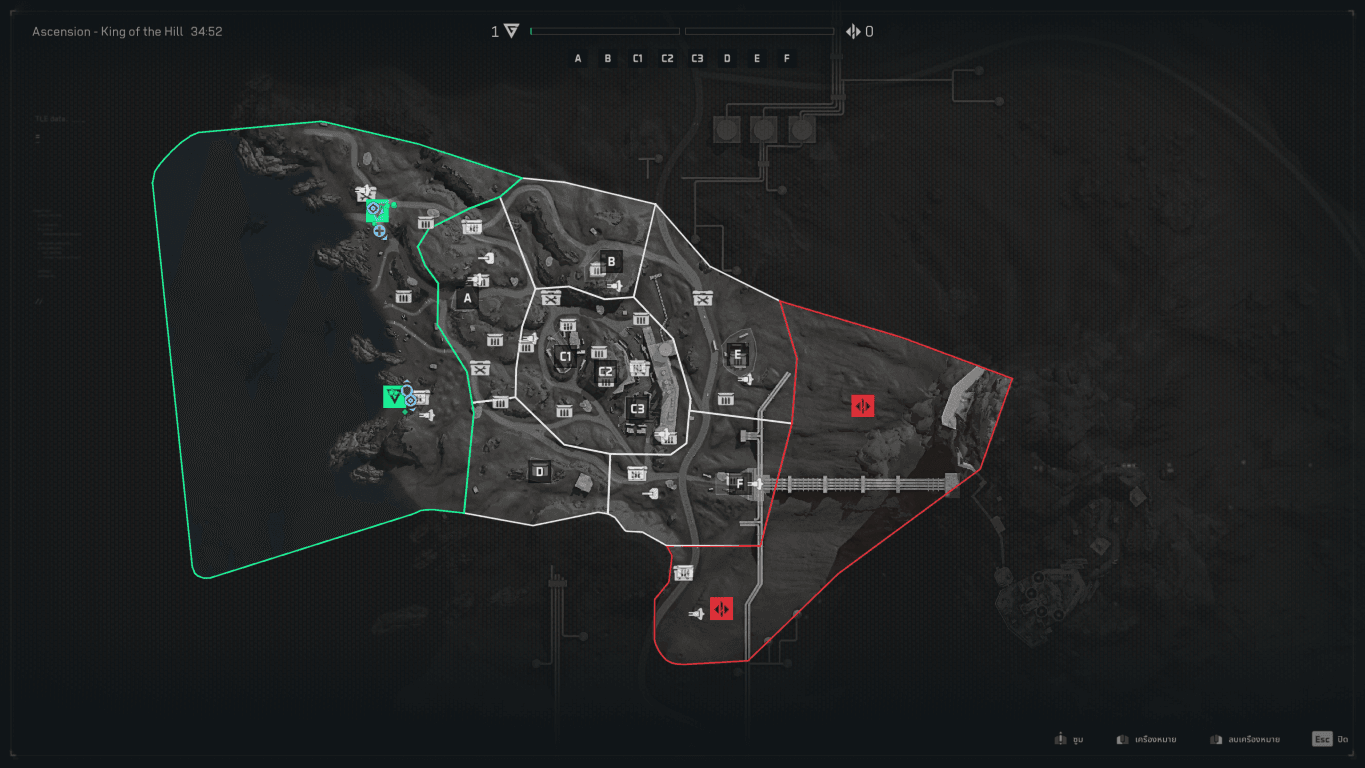Open the C2 zone tab at the top
Image resolution: width=1365 pixels, height=768 pixels.
click(667, 58)
